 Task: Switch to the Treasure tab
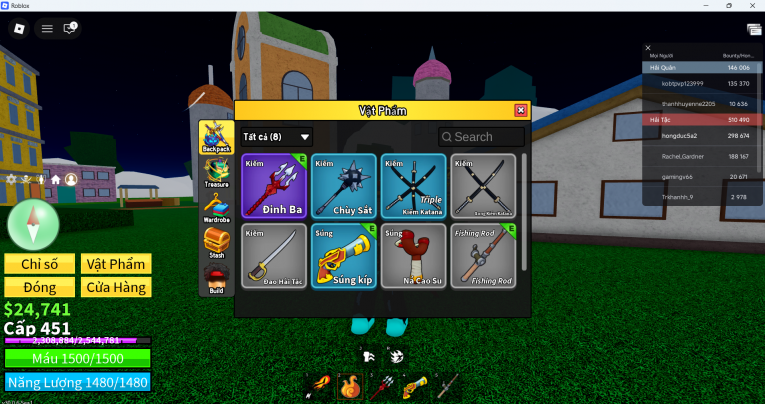[x=216, y=171]
